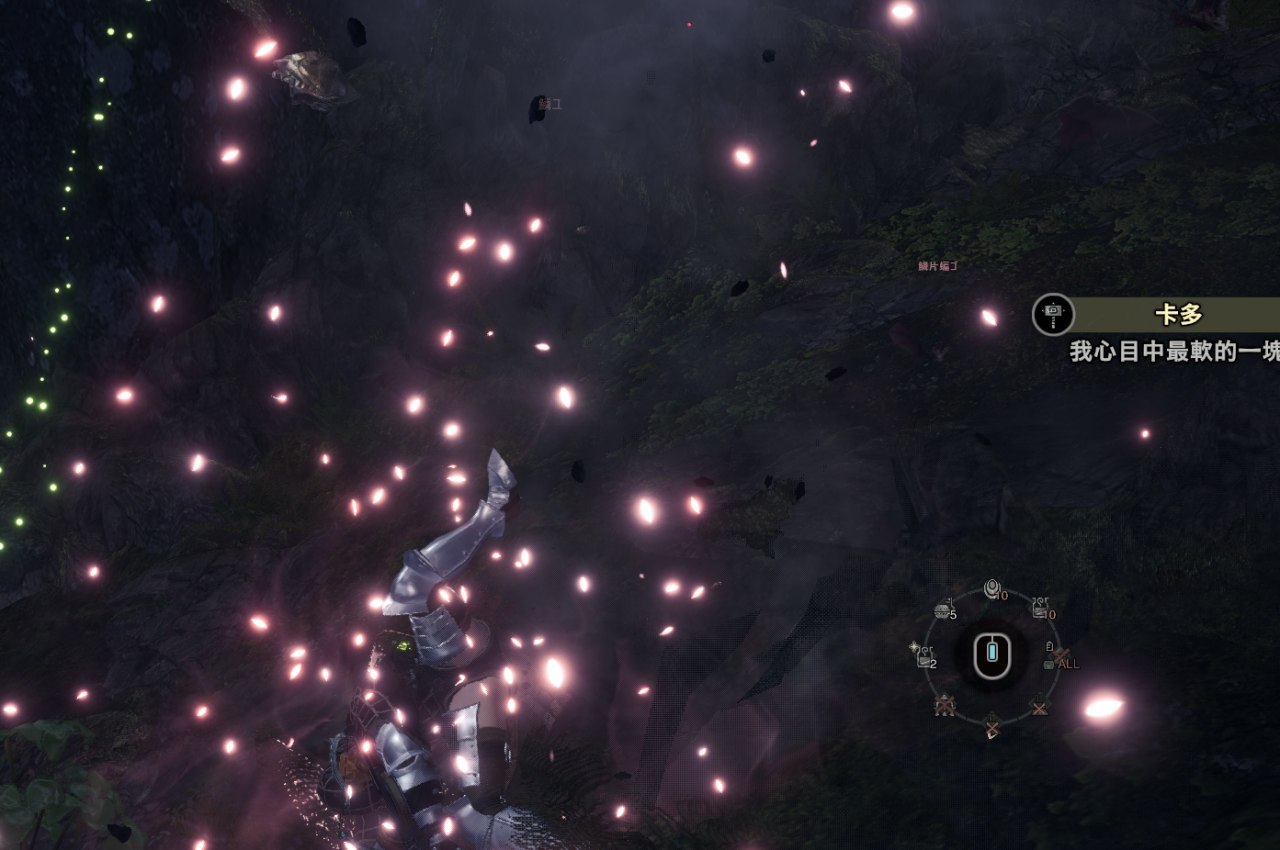Select the crafting shortcut showing 10

point(1041,607)
